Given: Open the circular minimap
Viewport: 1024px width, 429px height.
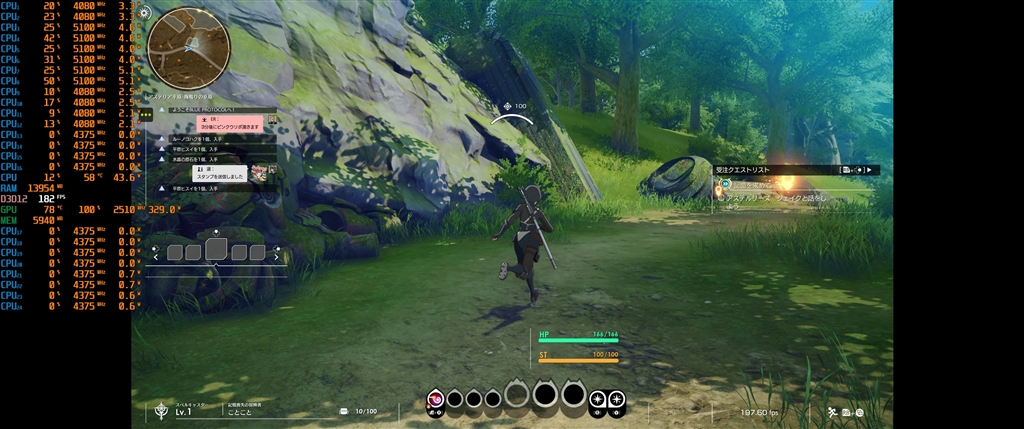Looking at the screenshot, I should pyautogui.click(x=189, y=49).
